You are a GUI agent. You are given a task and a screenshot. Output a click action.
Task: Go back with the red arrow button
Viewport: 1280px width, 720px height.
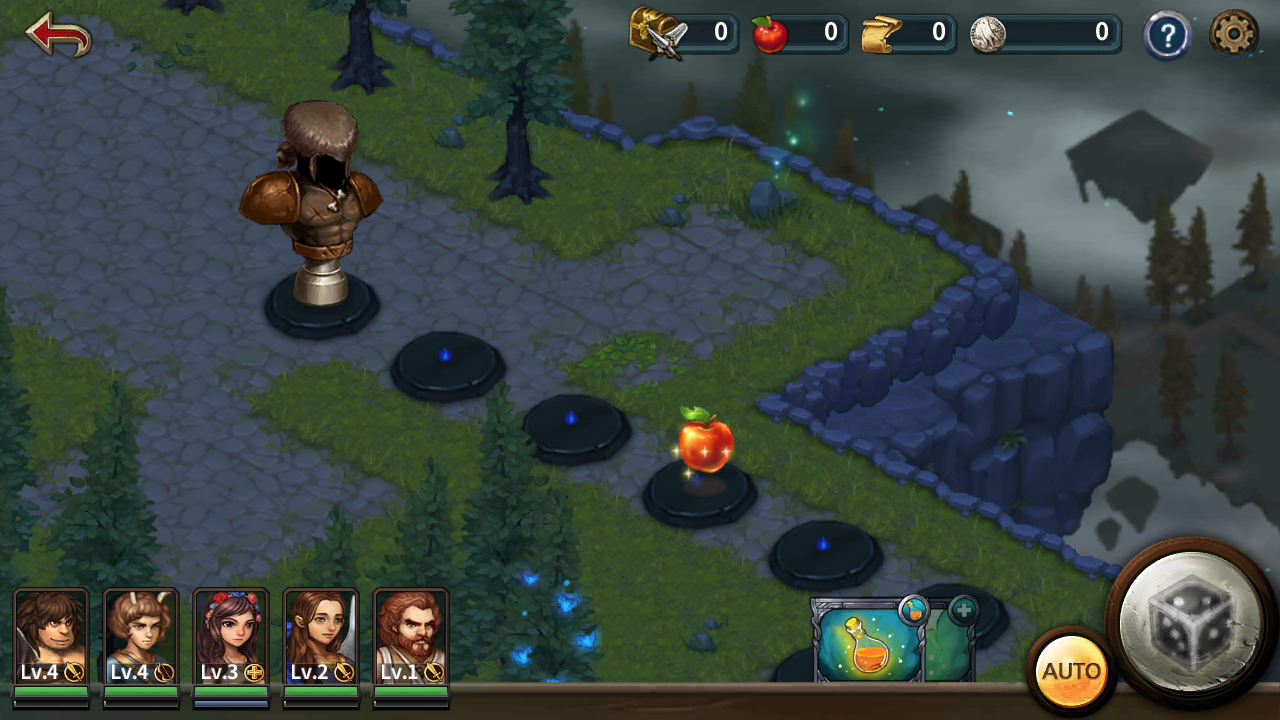pyautogui.click(x=58, y=34)
